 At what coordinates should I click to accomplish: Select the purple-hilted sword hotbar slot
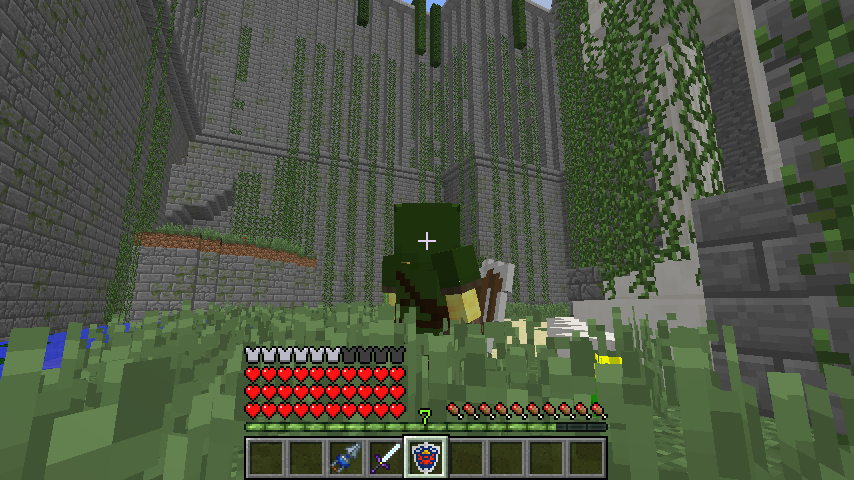click(386, 458)
